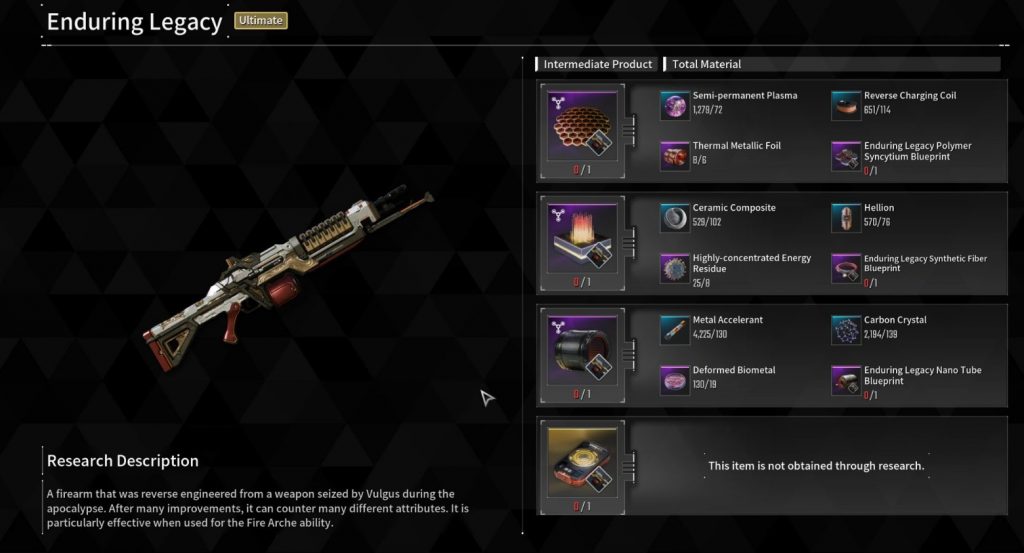Select the Hellion material icon
Screen dimensions: 1024x553
[845, 217]
